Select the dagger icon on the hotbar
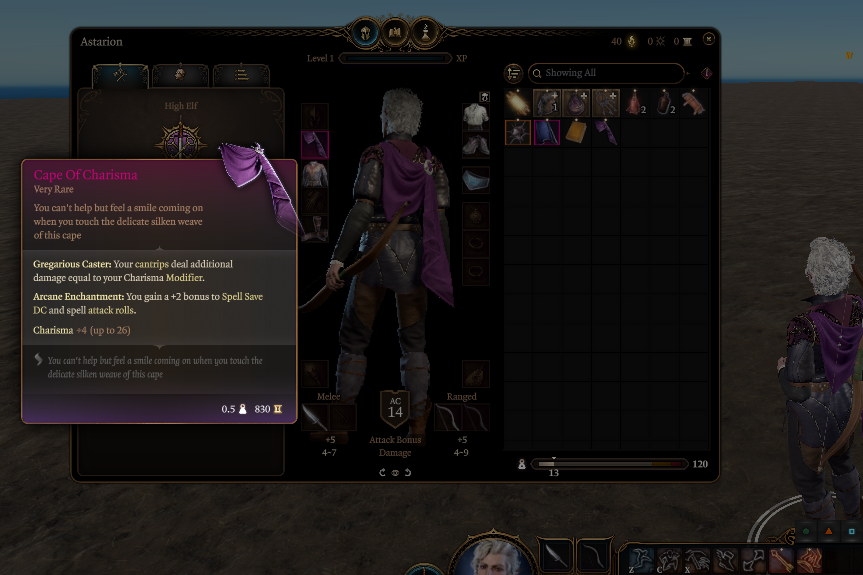Screen dimensions: 863x575 [x=556, y=555]
